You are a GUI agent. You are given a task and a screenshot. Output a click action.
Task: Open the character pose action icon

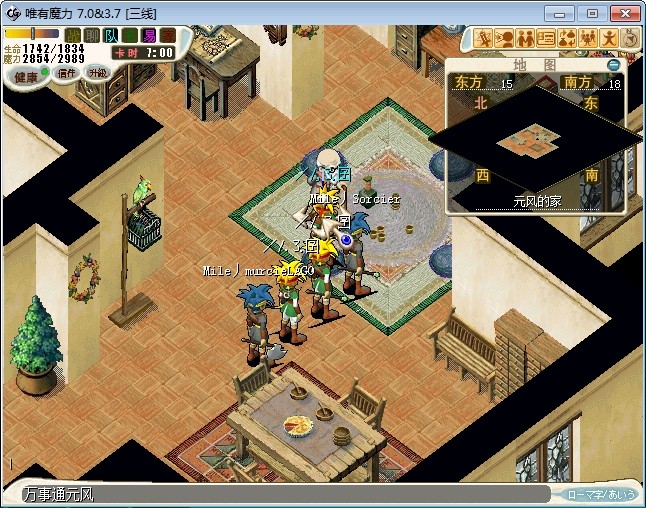(609, 39)
